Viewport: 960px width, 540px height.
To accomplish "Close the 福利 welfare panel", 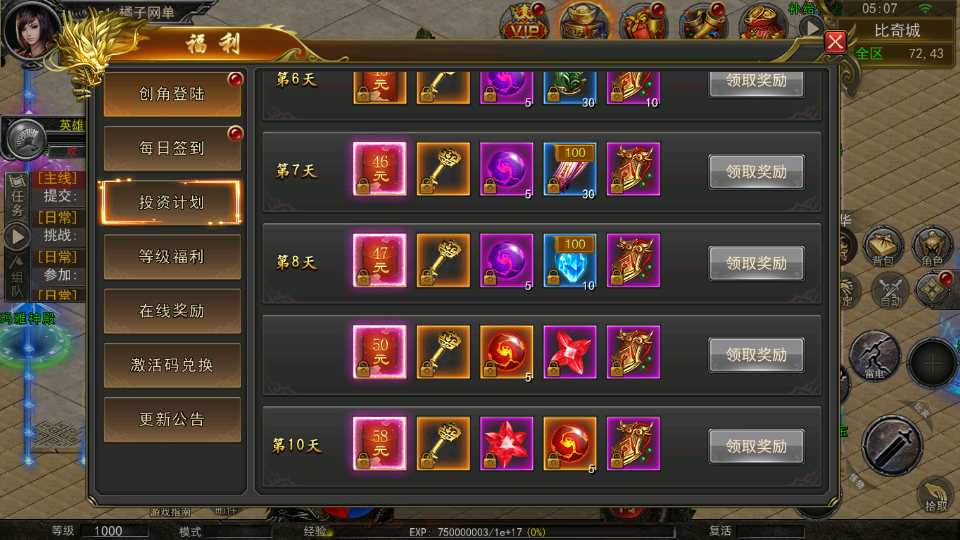I will coord(836,42).
